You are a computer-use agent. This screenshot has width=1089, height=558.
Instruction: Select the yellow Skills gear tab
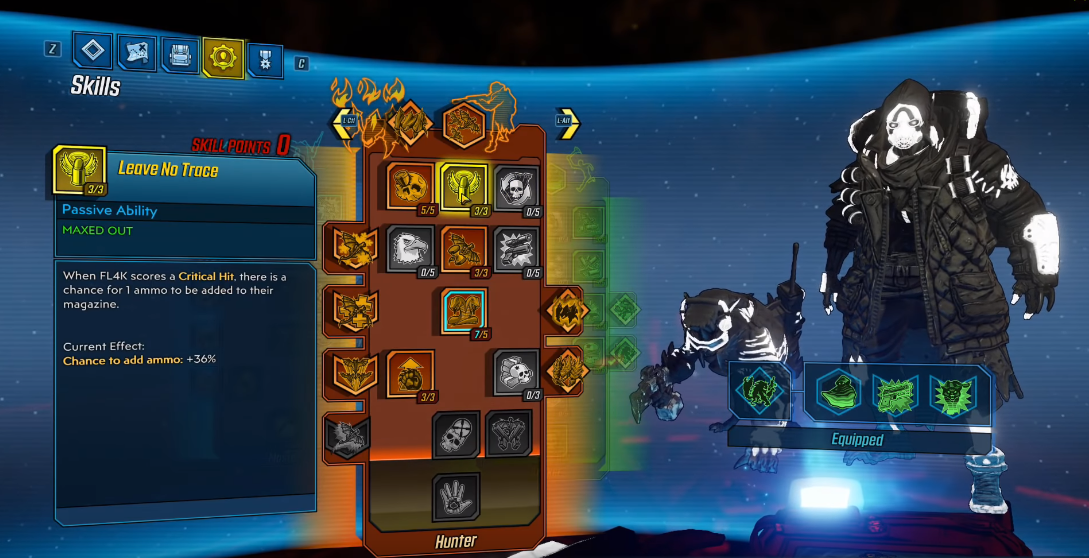(x=222, y=56)
